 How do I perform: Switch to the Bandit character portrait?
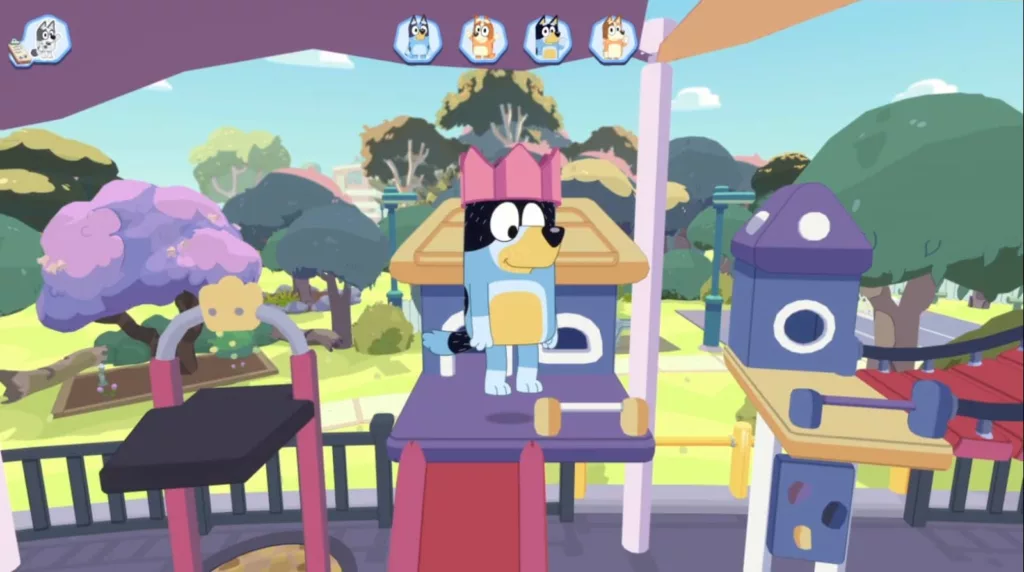click(x=548, y=39)
